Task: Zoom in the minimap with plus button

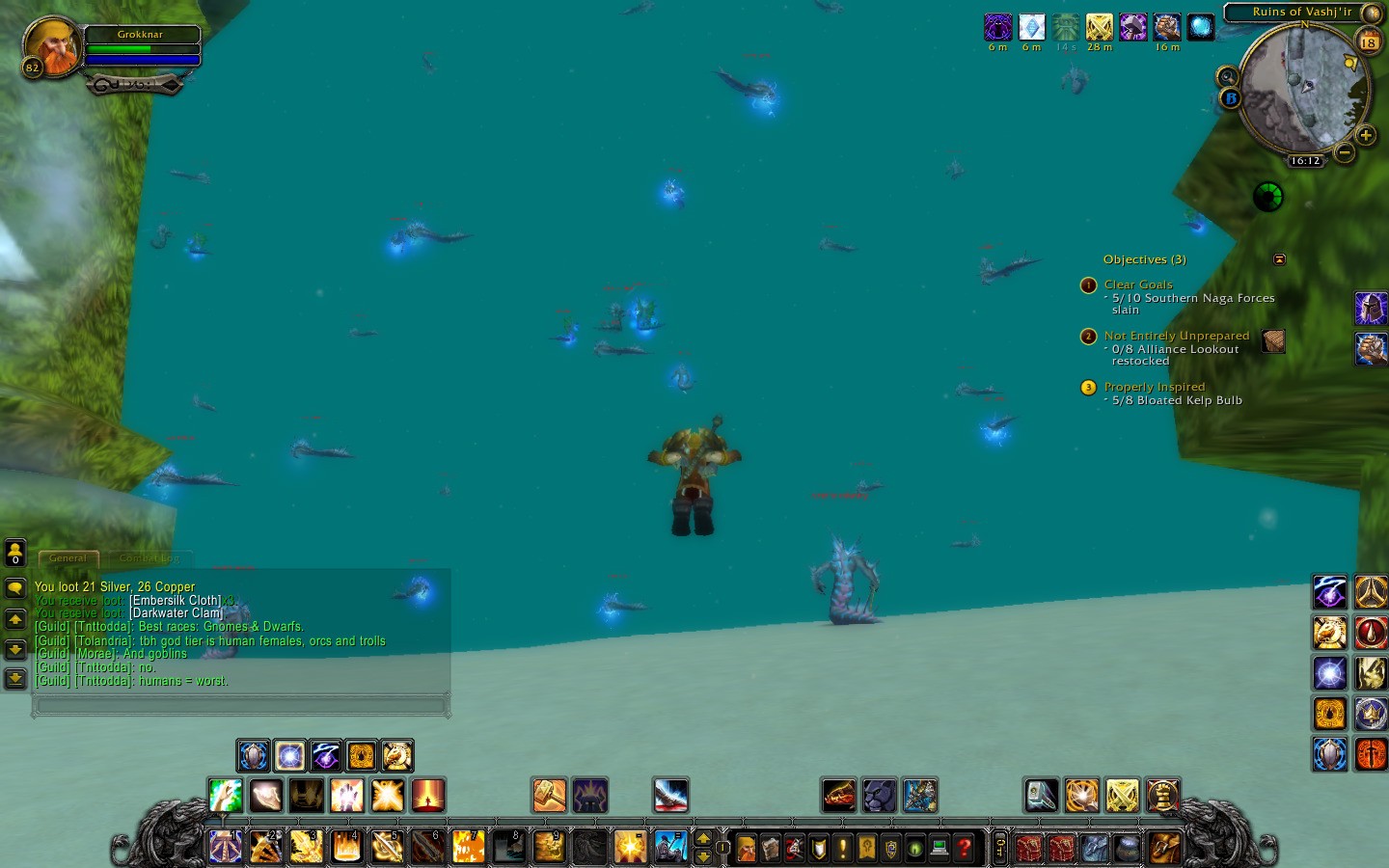Action: pyautogui.click(x=1365, y=135)
